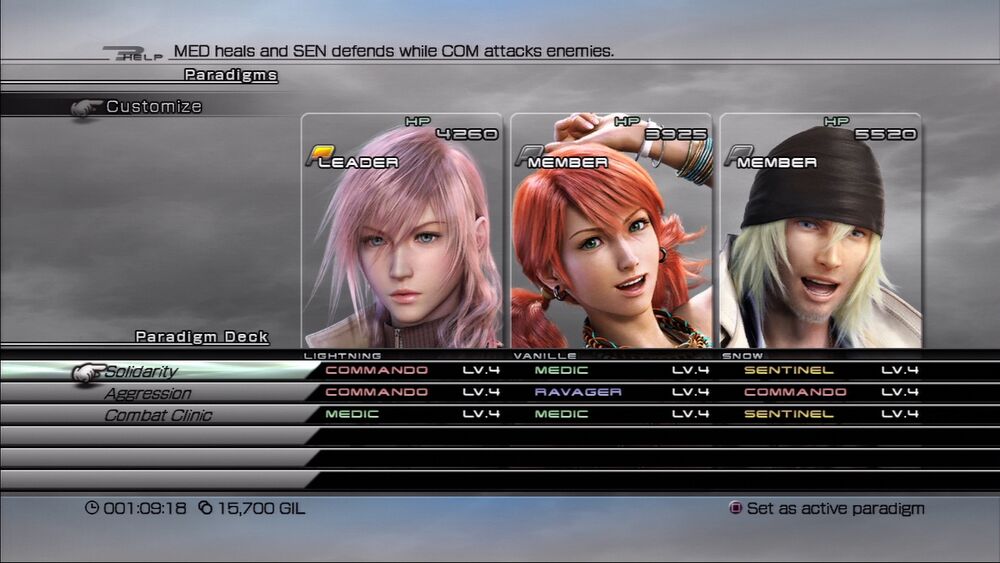Choose Snow's member portrait card
The width and height of the screenshot is (1000, 563).
pos(820,232)
